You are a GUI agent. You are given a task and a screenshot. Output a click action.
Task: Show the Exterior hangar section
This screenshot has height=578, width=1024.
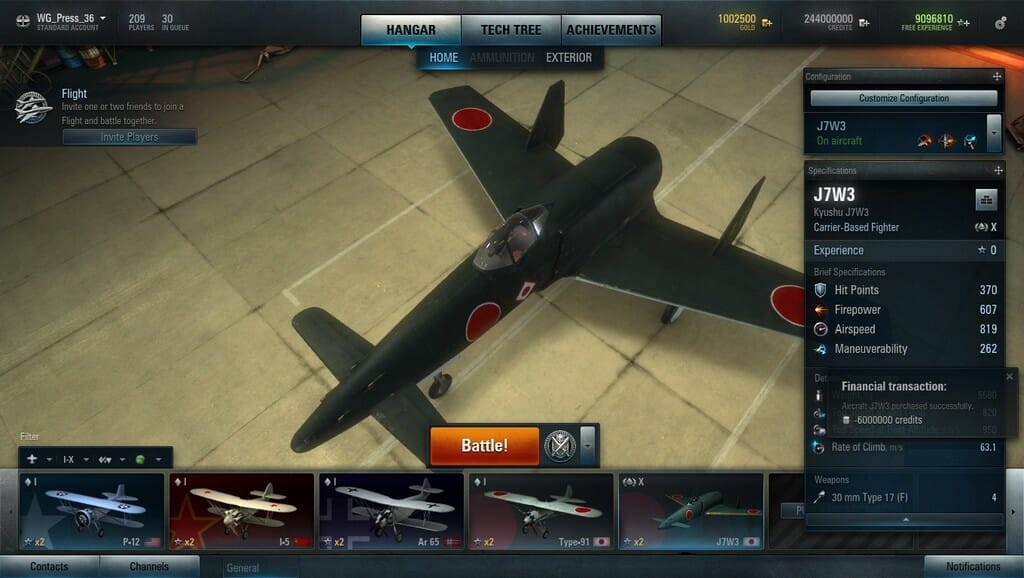pyautogui.click(x=568, y=58)
